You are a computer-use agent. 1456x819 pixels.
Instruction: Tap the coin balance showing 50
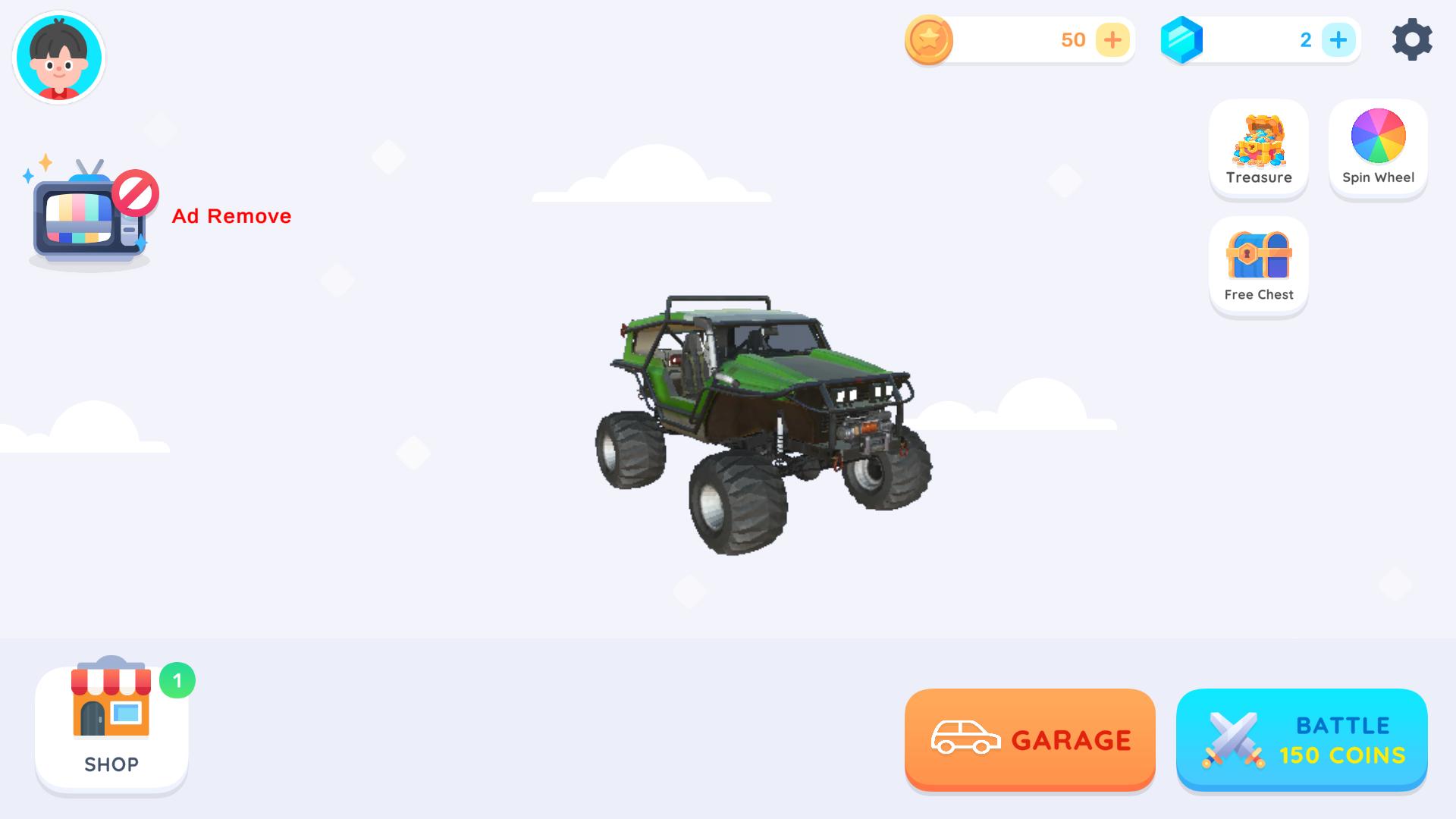[x=1072, y=40]
